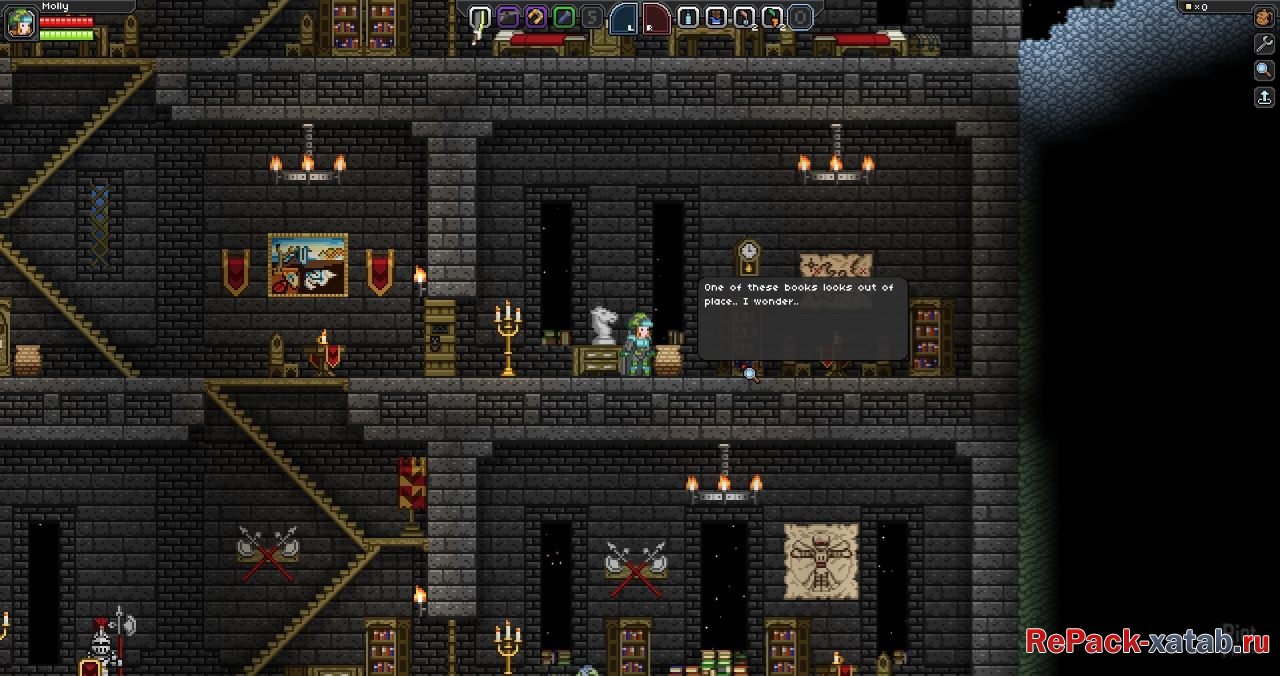Image resolution: width=1280 pixels, height=676 pixels.
Task: Equip the gun in the purple hotbar slot
Action: pos(509,17)
